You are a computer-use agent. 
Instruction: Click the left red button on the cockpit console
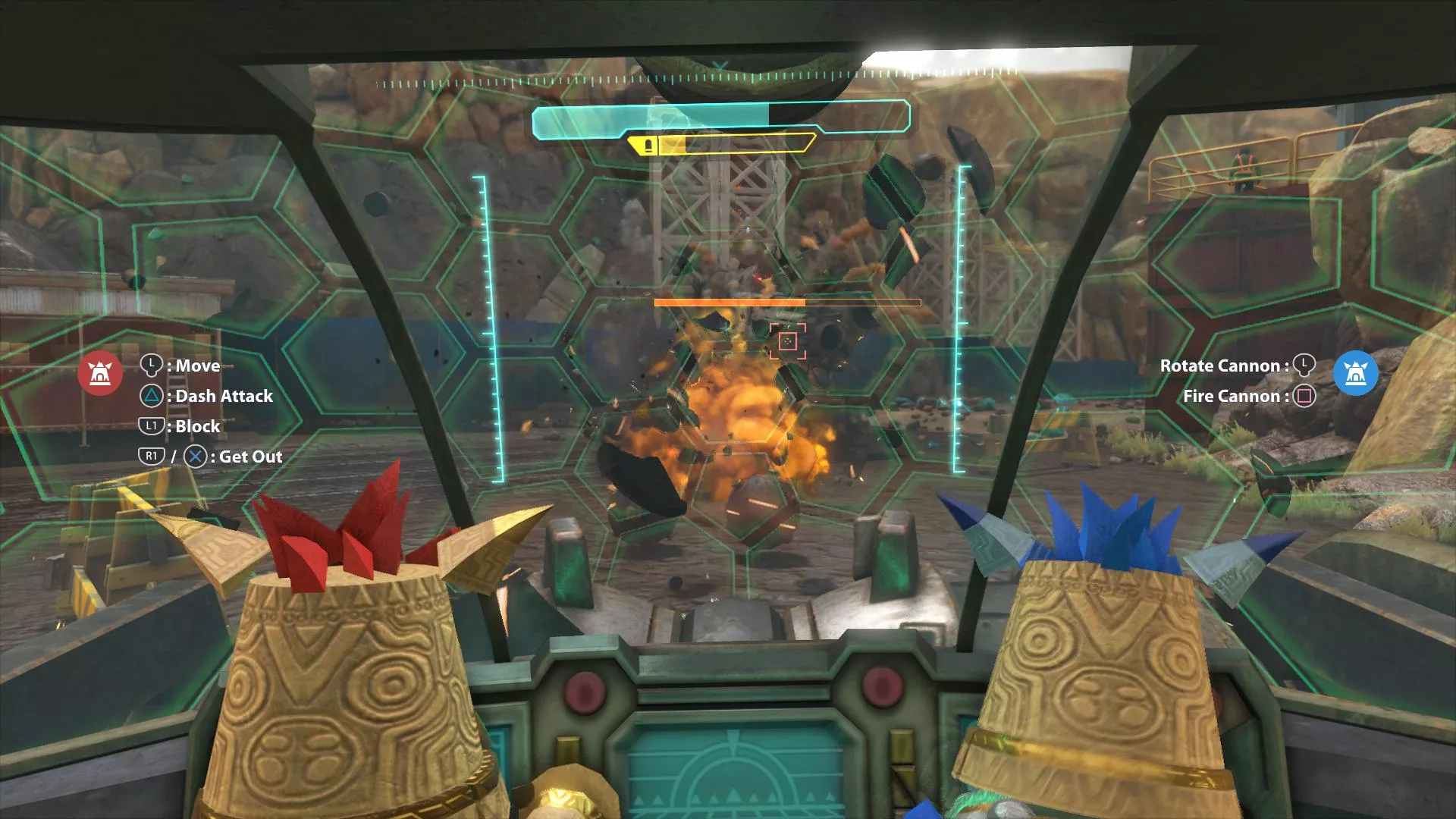tap(584, 691)
